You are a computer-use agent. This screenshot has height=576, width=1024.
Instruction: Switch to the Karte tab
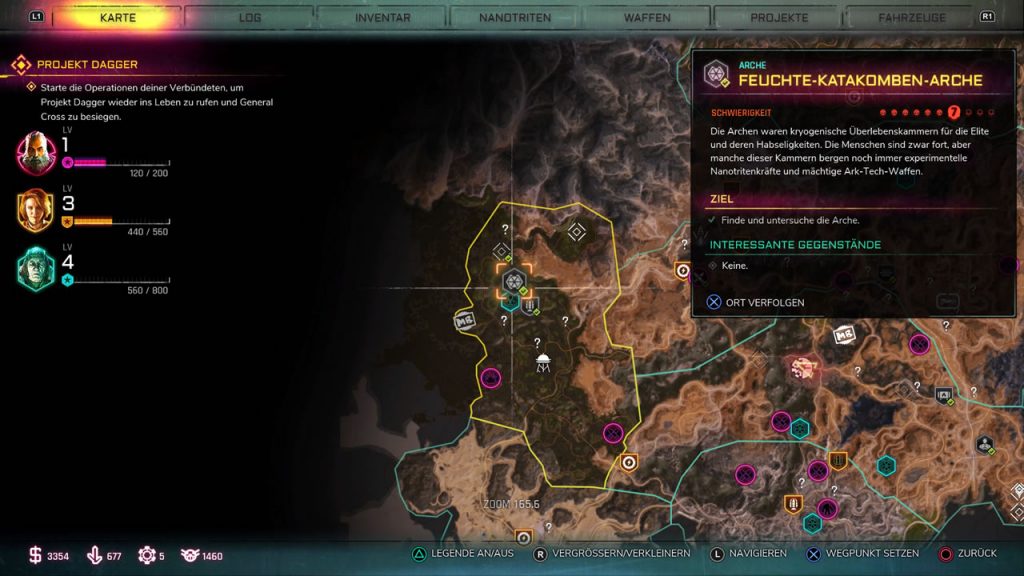[118, 17]
